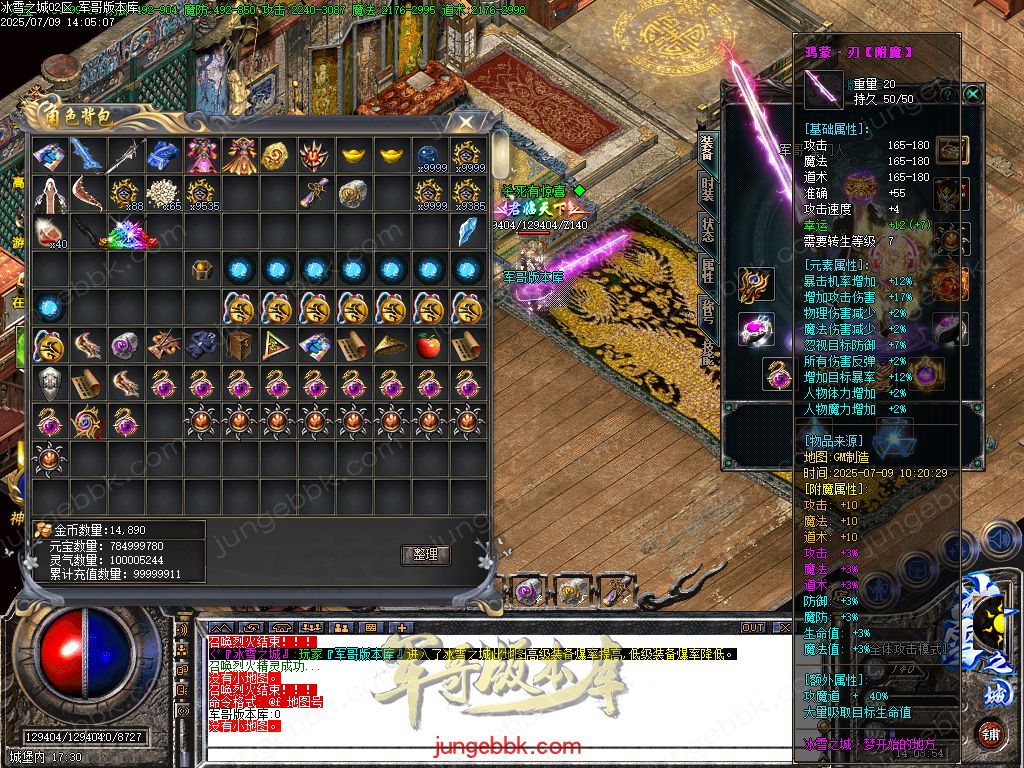Select the green triangle talisman item
Screen dimensions: 1024x768
(276, 346)
